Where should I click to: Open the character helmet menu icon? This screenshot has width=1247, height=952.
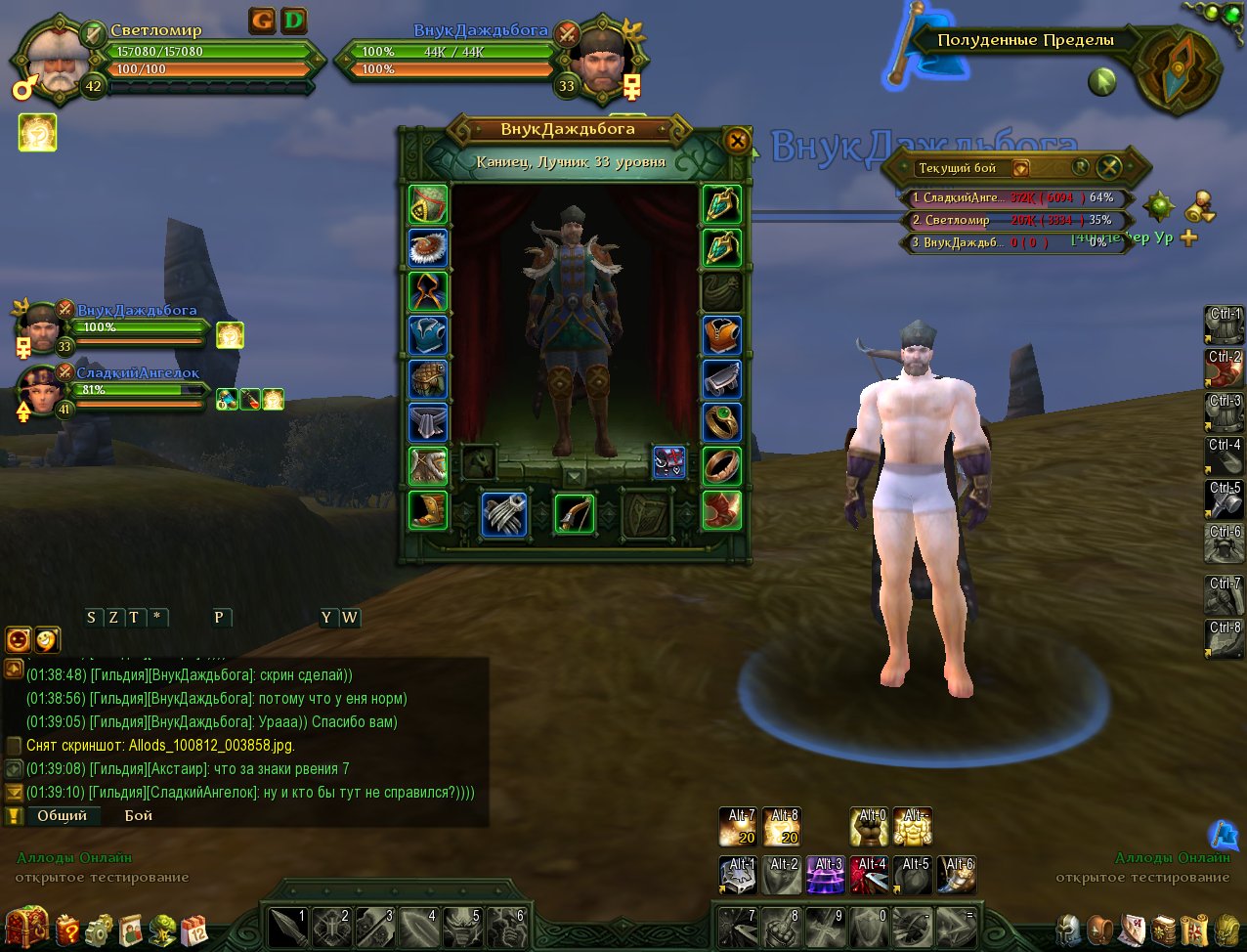pos(1069,930)
